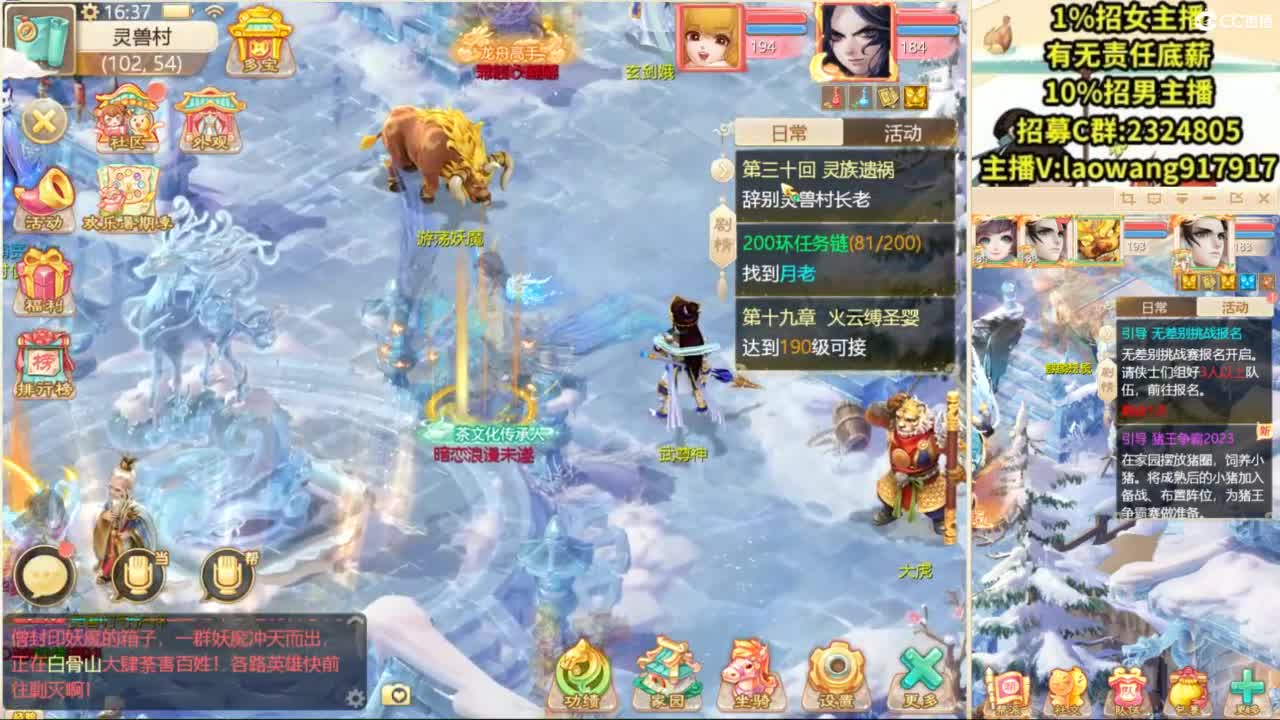Image resolution: width=1280 pixels, height=720 pixels.
Task: Select the 日常 tab in quest panel
Action: (790, 133)
